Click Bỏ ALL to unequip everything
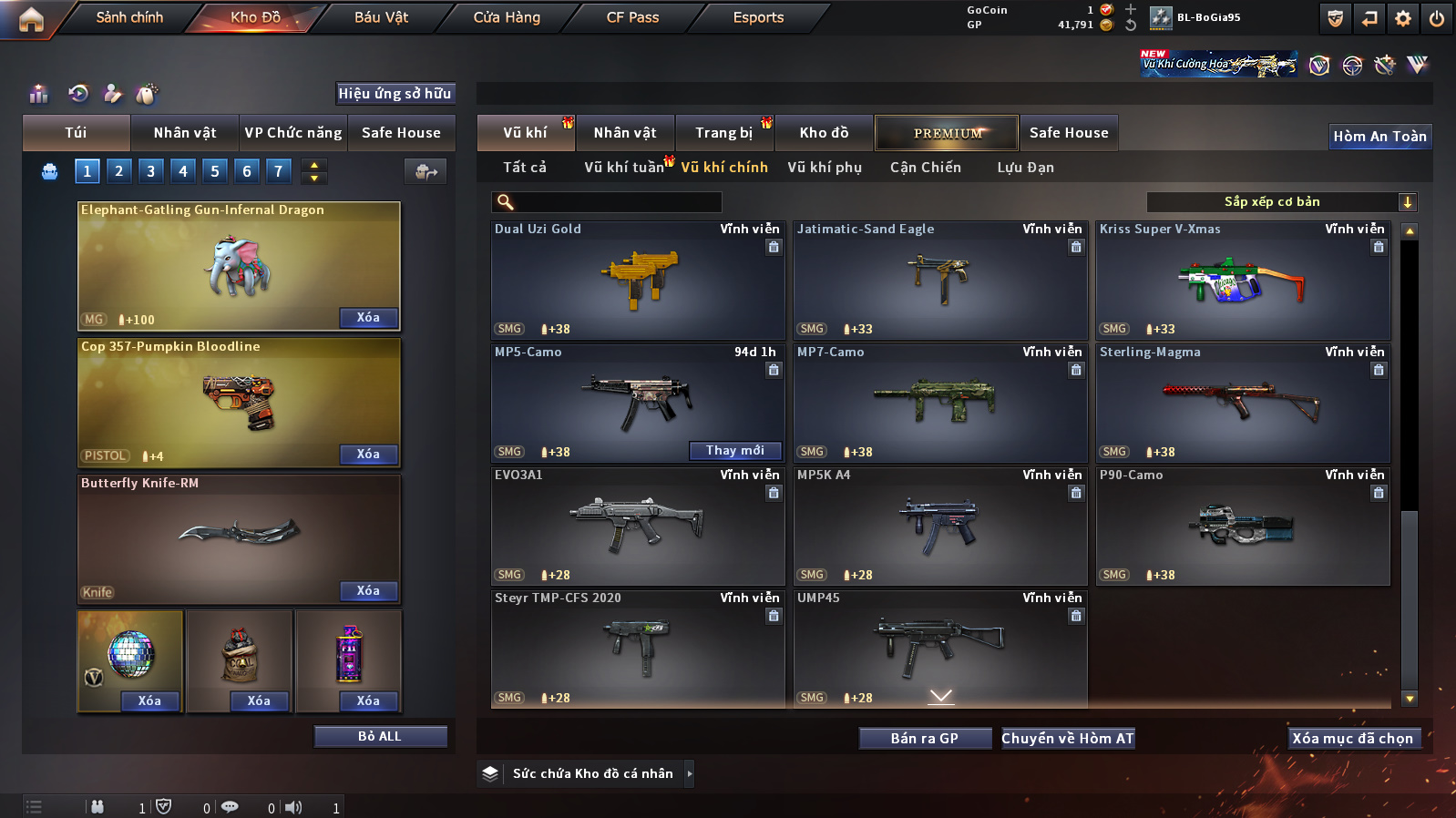This screenshot has height=818, width=1456. coord(380,737)
